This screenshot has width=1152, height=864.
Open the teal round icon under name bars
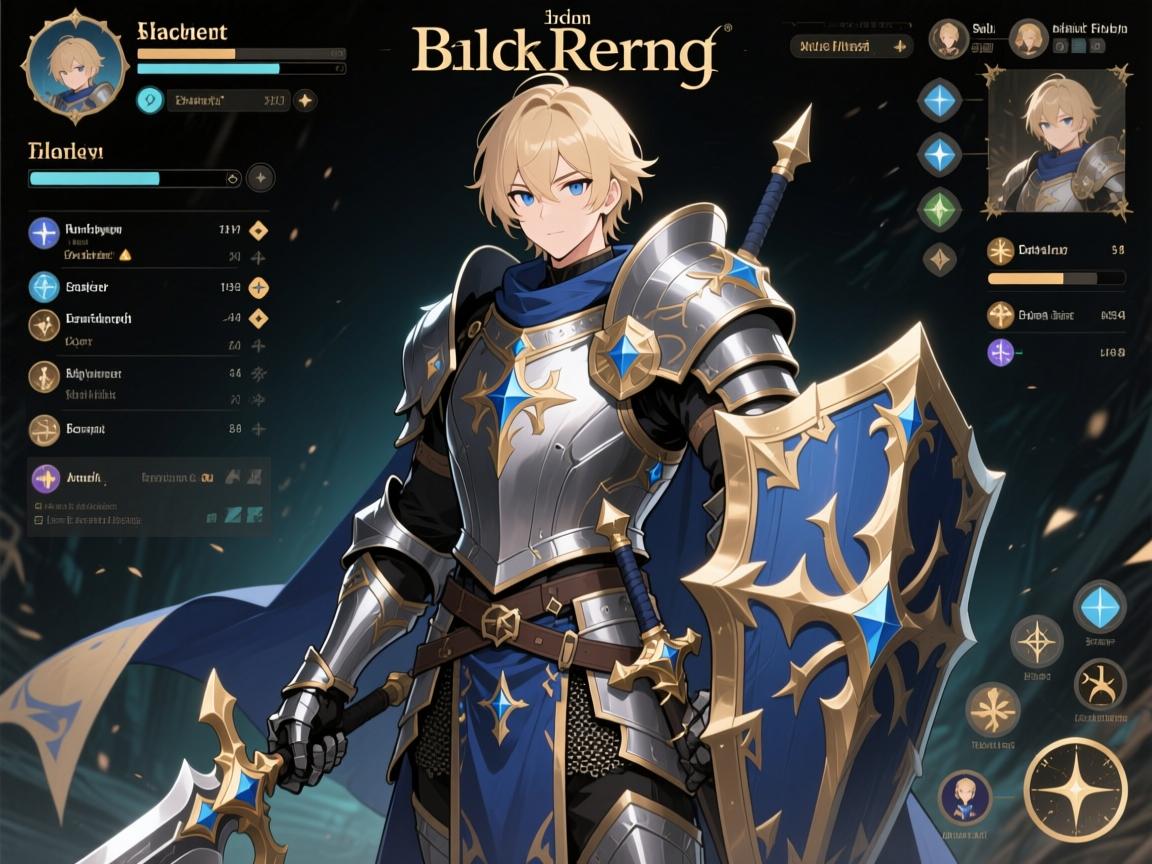pyautogui.click(x=150, y=100)
